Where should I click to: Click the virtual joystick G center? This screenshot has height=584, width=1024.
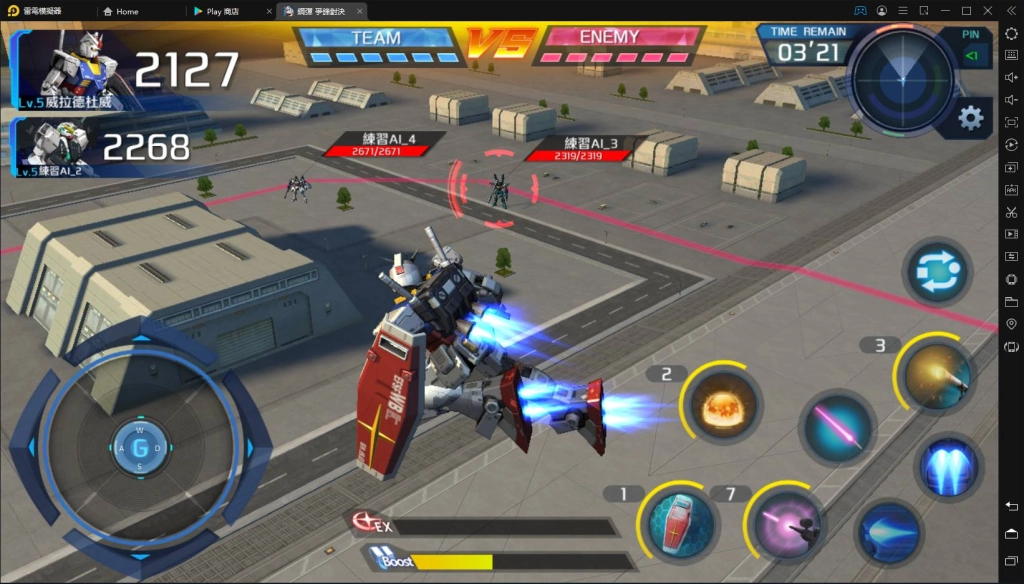click(x=140, y=446)
